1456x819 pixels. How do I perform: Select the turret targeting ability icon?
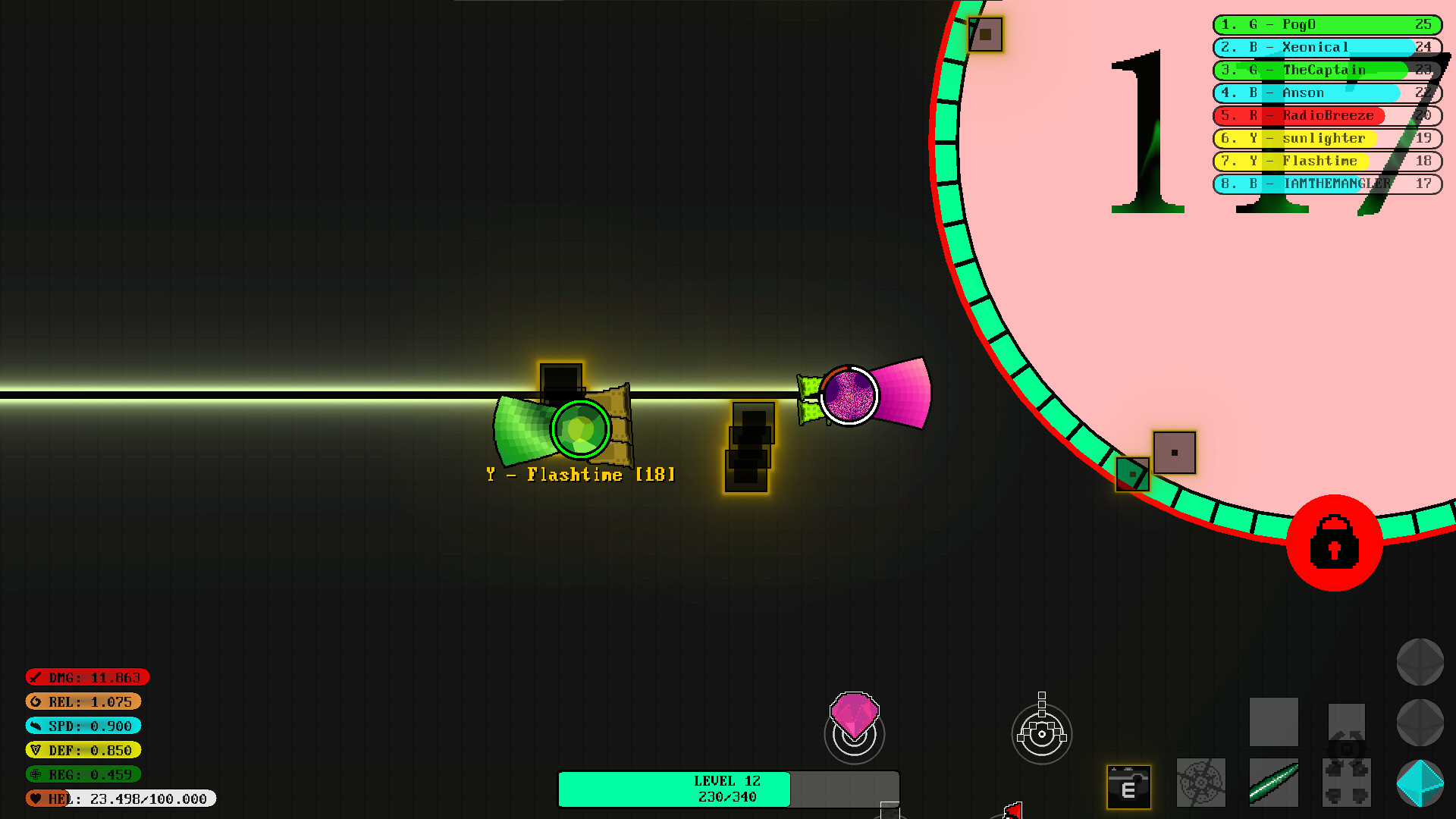1043,733
